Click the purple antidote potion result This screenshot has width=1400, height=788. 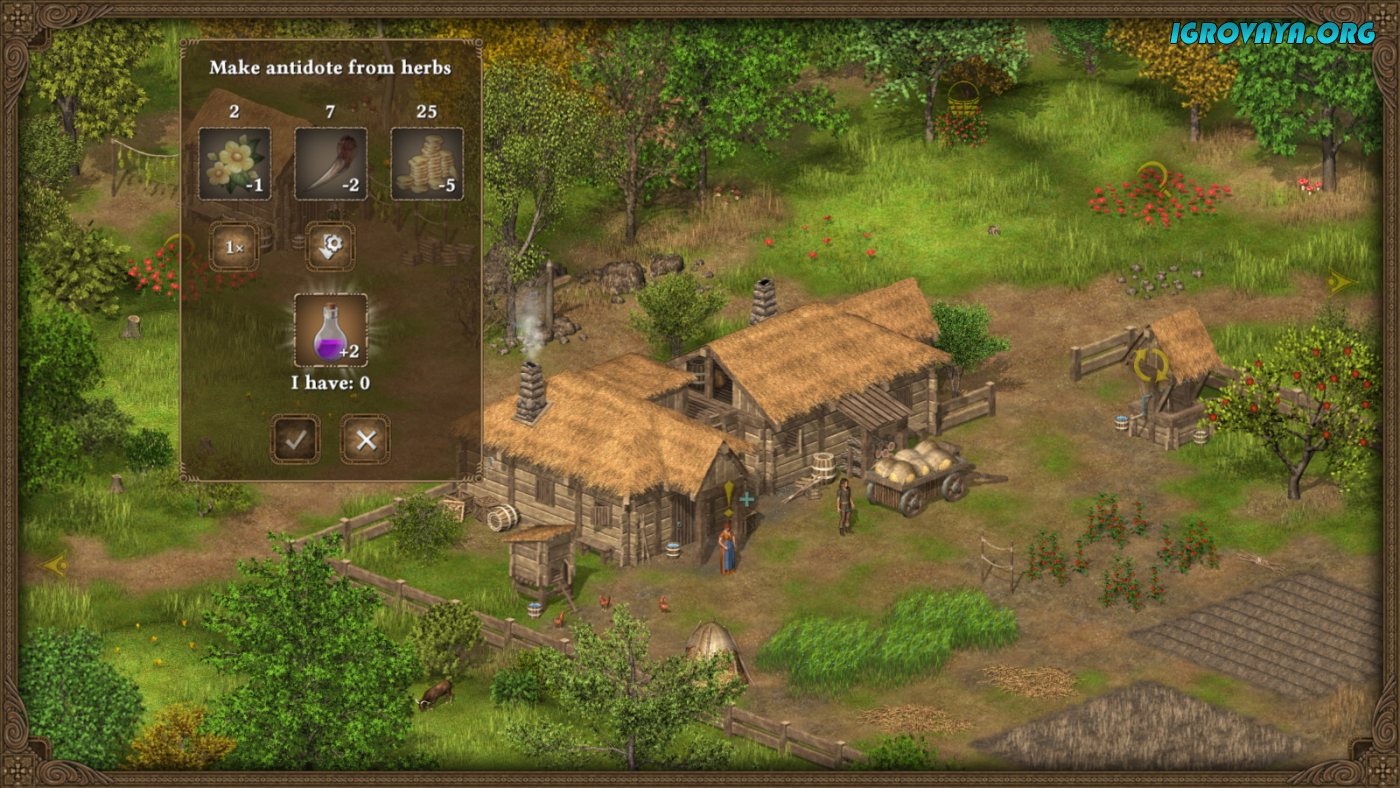(330, 330)
